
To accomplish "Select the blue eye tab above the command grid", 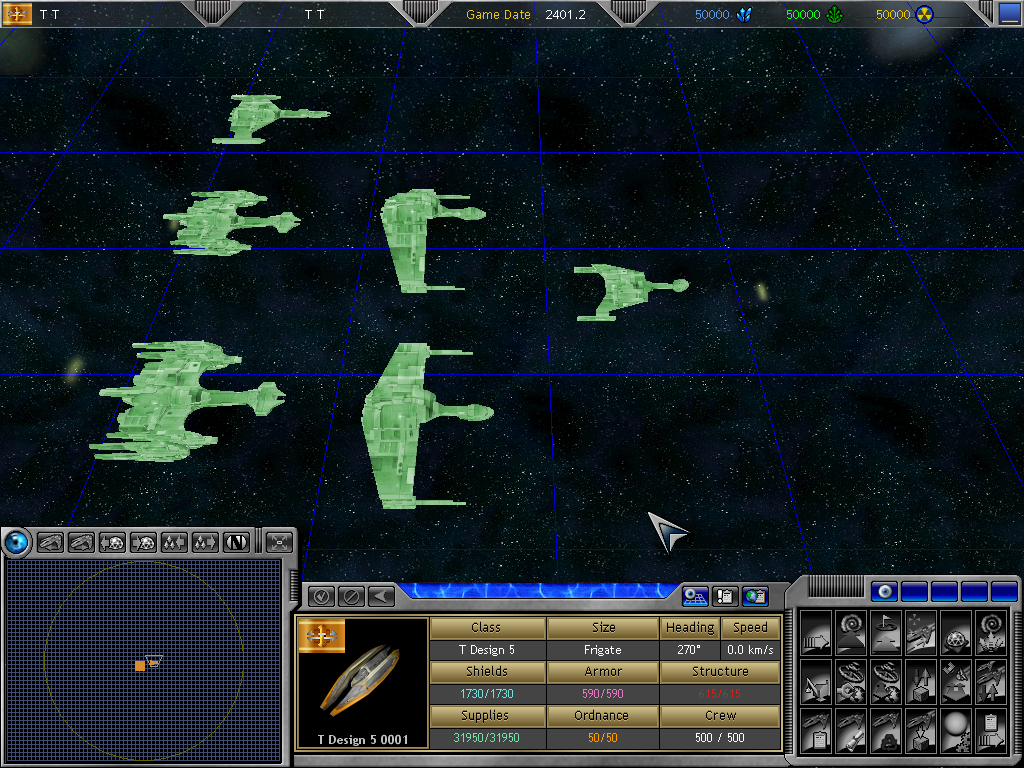I will click(885, 591).
